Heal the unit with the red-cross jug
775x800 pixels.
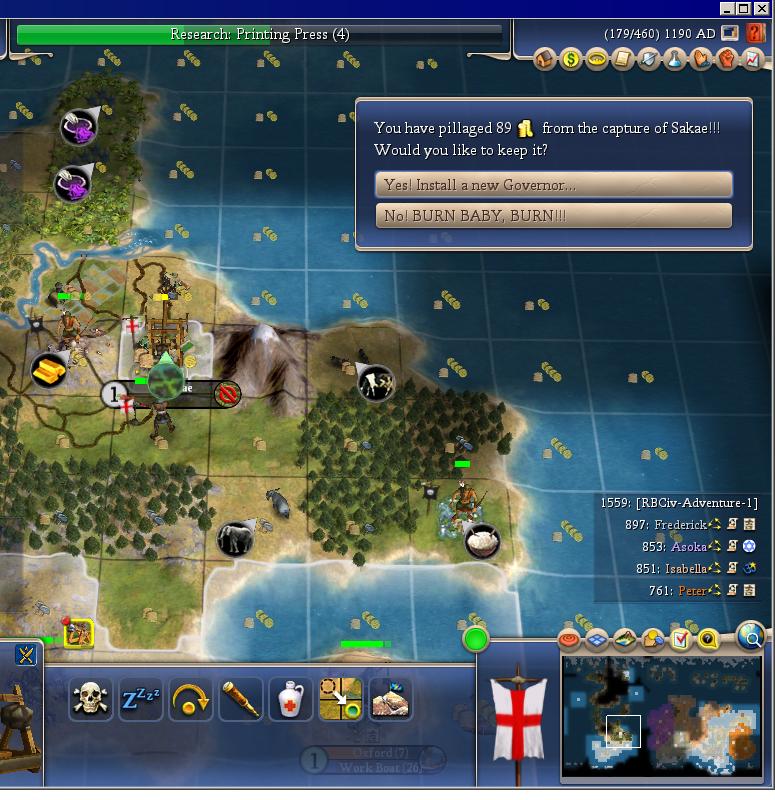point(291,699)
